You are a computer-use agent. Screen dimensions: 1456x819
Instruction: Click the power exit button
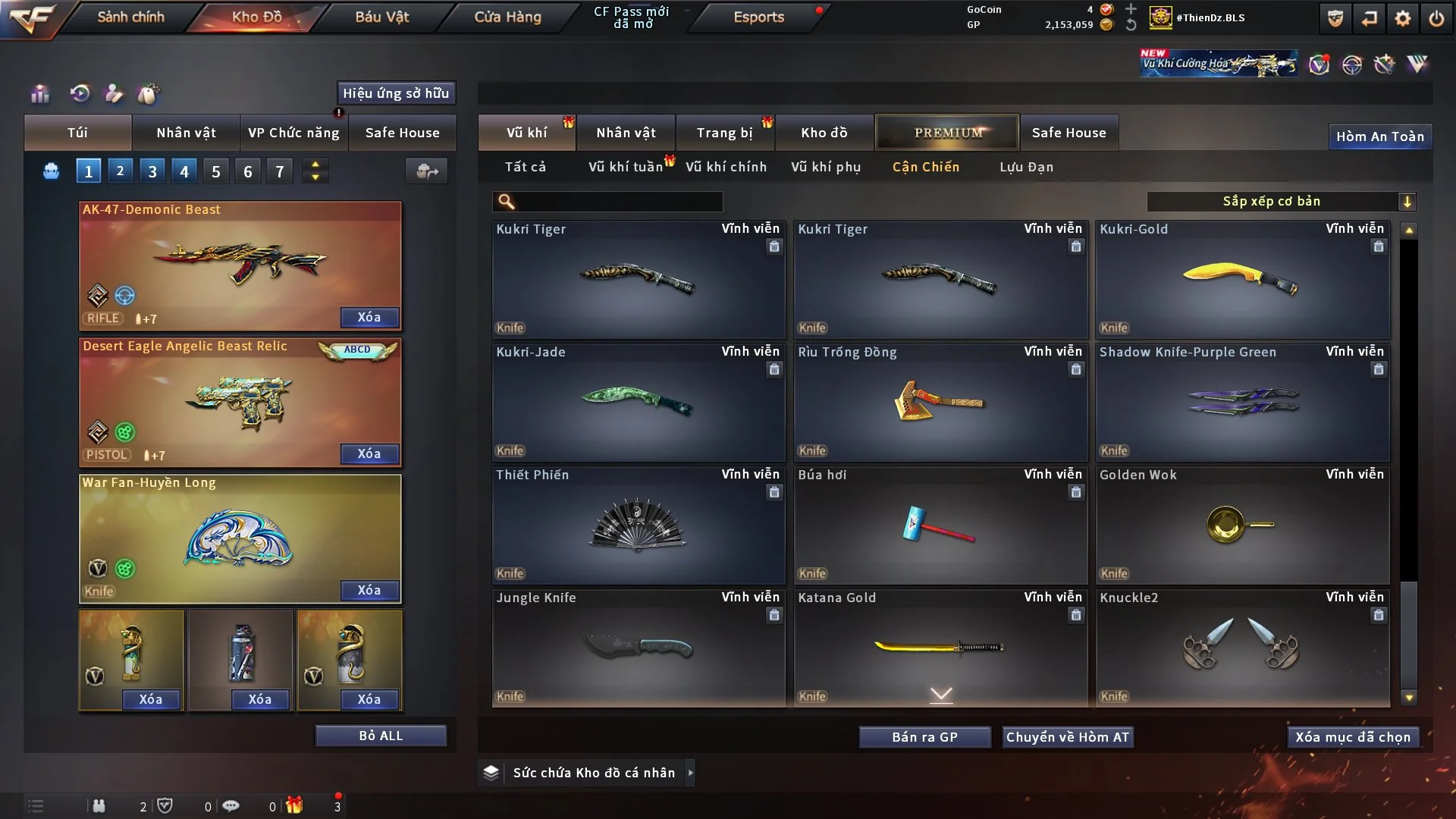pyautogui.click(x=1436, y=18)
